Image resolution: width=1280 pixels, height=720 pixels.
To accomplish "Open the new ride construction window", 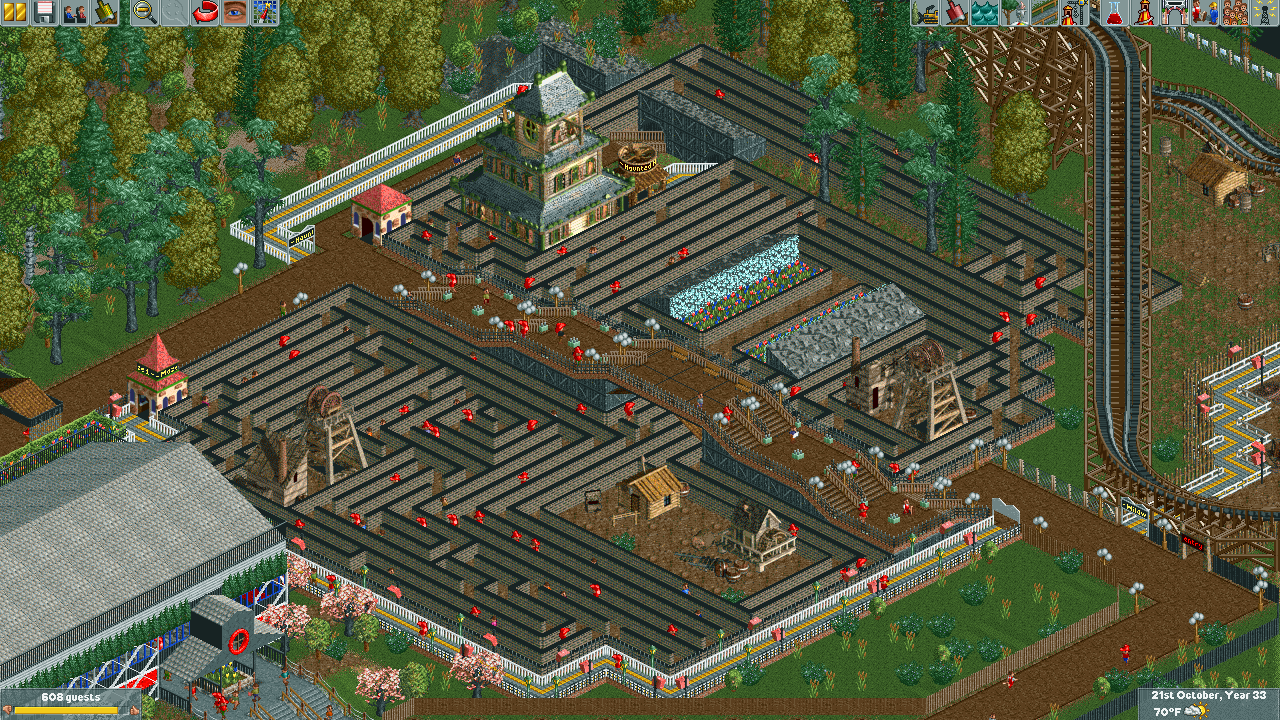I will [1075, 12].
